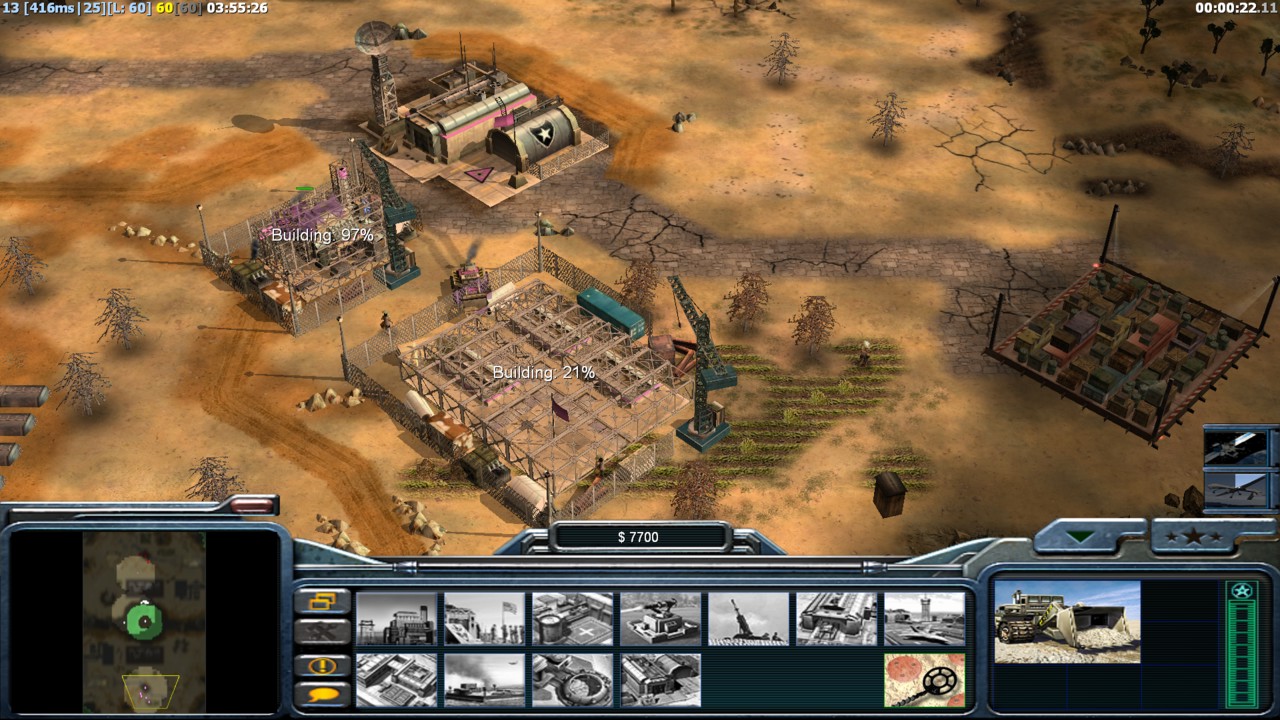Viewport: 1280px width, 720px height.
Task: Choose the Airfield build option
Action: 924,618
